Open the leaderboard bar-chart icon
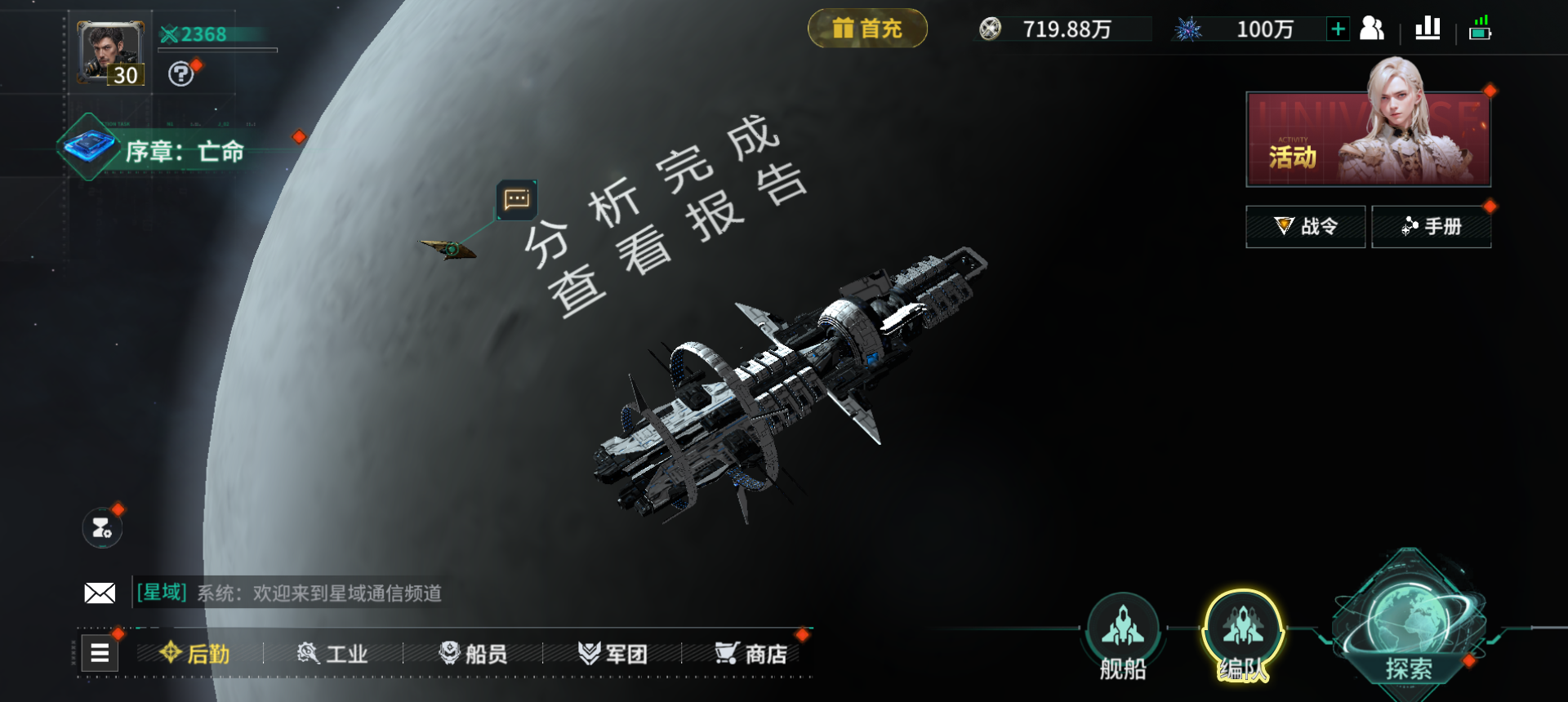 pyautogui.click(x=1427, y=28)
